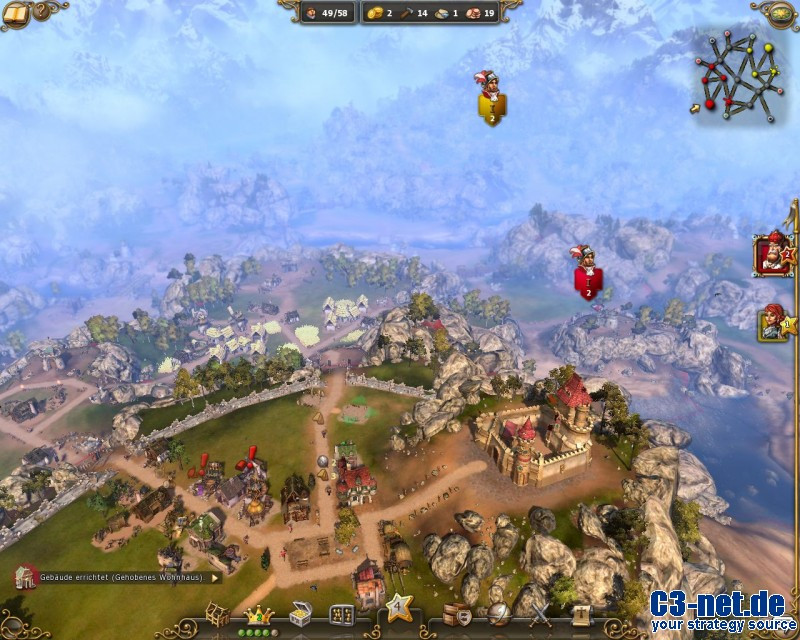Click the round green button above minimap
This screenshot has height=640, width=800.
[780, 12]
